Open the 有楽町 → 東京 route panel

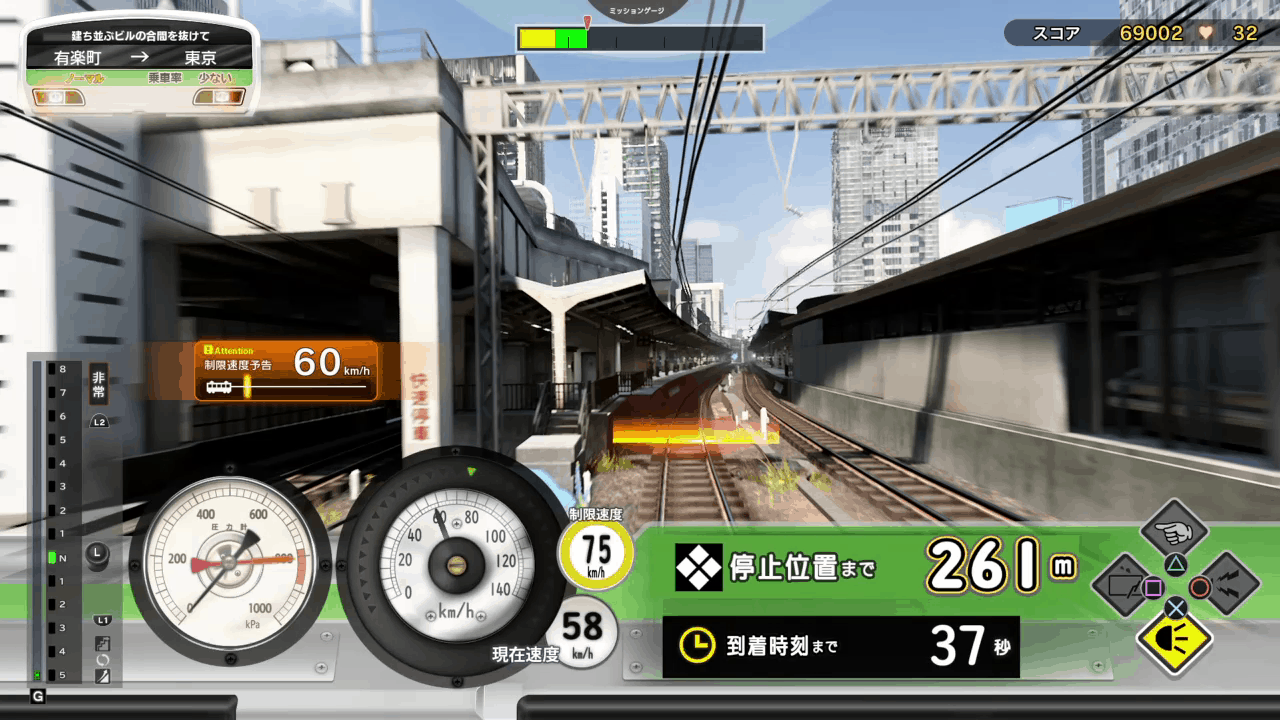pyautogui.click(x=140, y=58)
